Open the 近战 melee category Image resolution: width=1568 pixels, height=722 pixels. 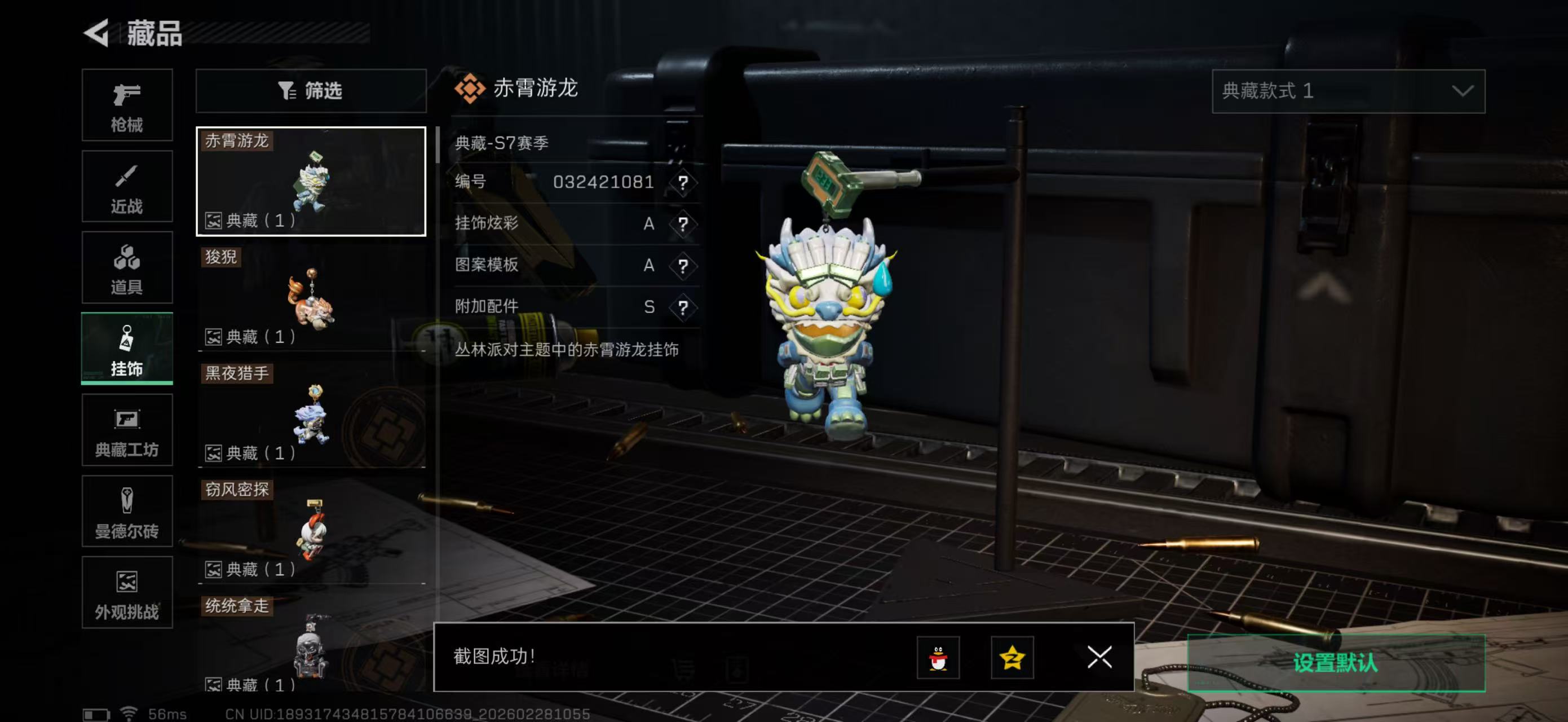pos(127,186)
